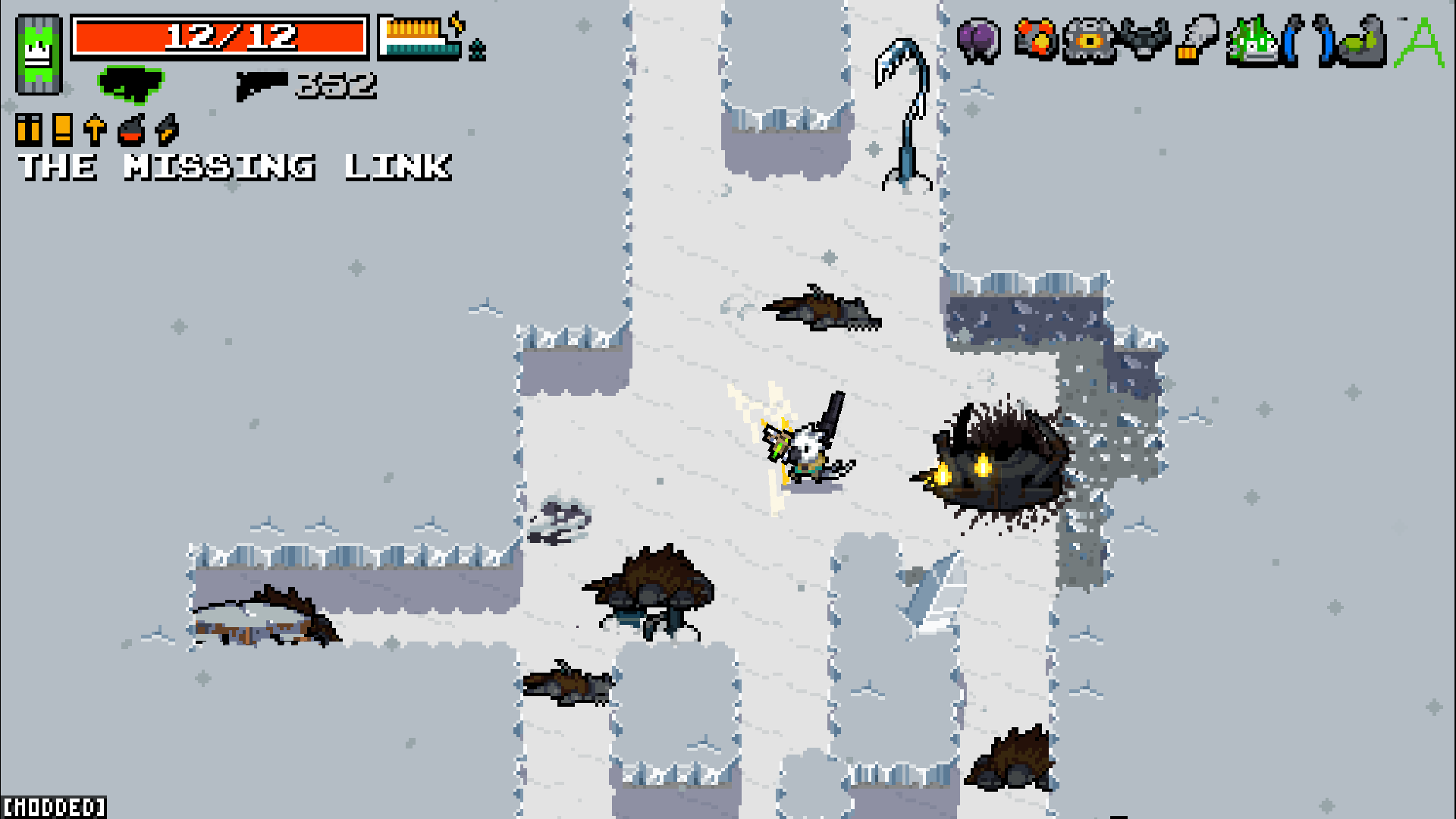Click the green character portrait canister

tap(38, 55)
